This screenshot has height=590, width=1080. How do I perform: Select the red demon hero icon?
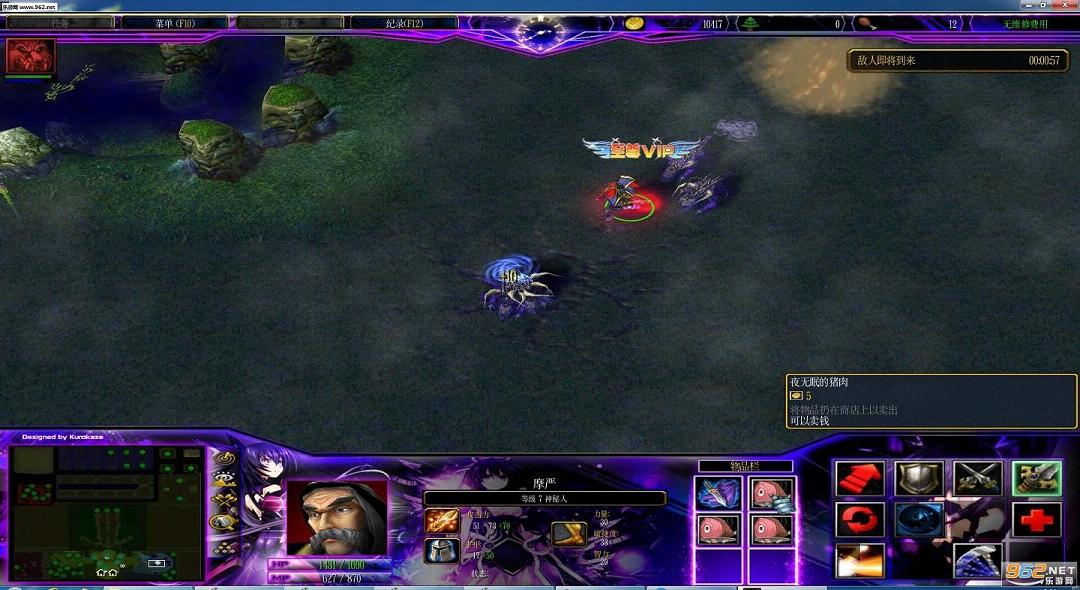pos(30,56)
